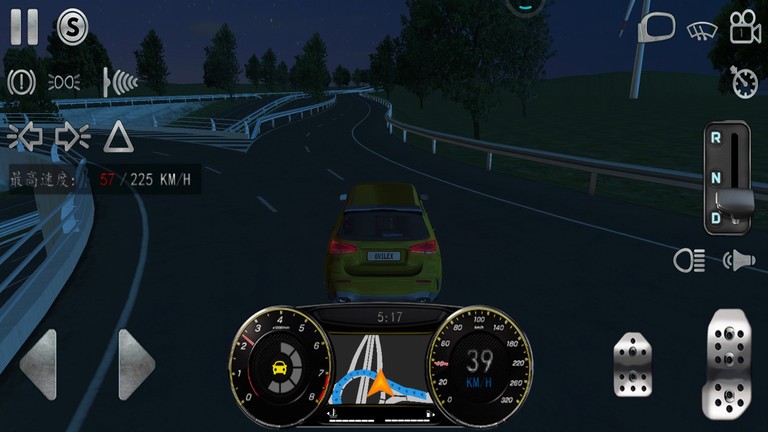Turn on the hazard warning triangle
768x432 pixels.
point(118,136)
